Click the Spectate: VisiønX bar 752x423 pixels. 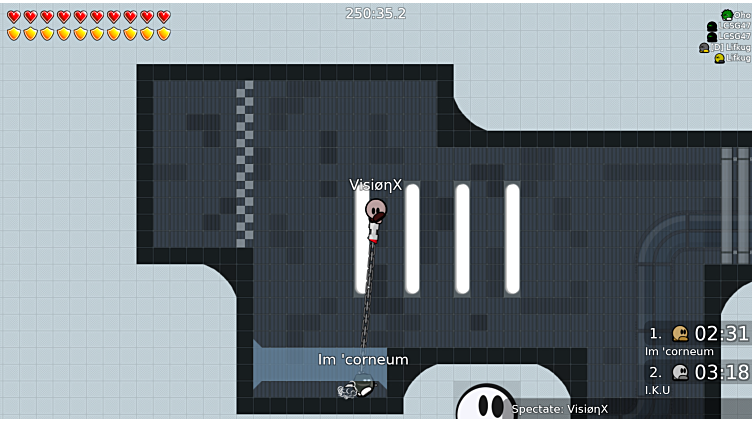click(x=560, y=409)
